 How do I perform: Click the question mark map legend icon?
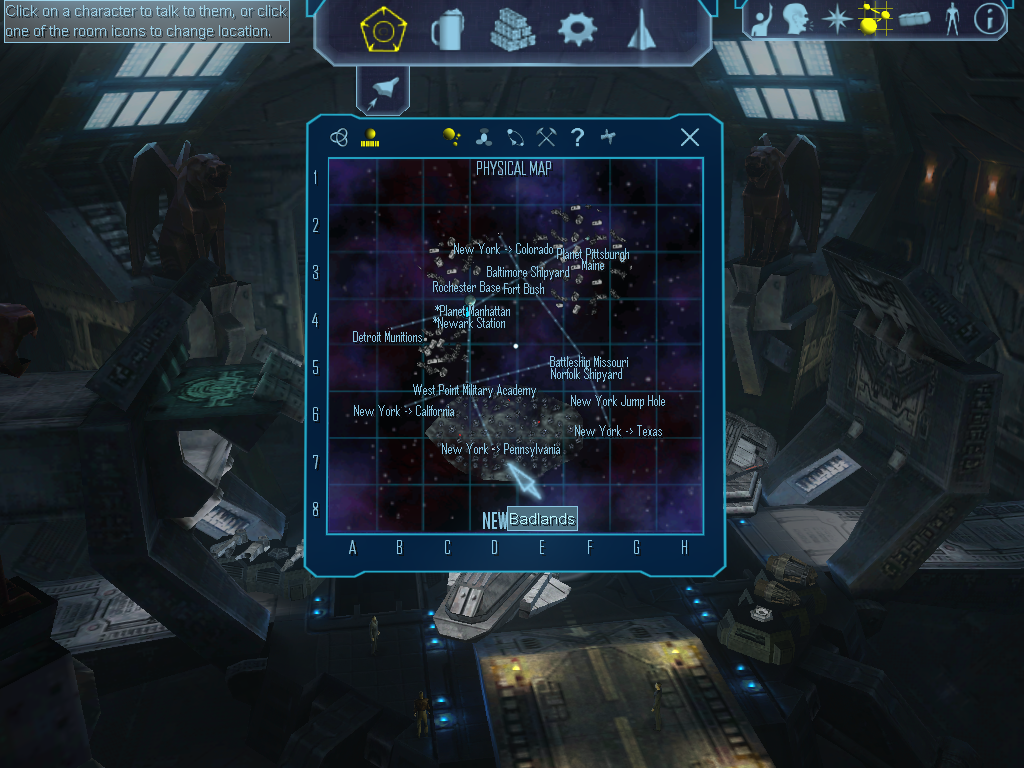click(577, 138)
